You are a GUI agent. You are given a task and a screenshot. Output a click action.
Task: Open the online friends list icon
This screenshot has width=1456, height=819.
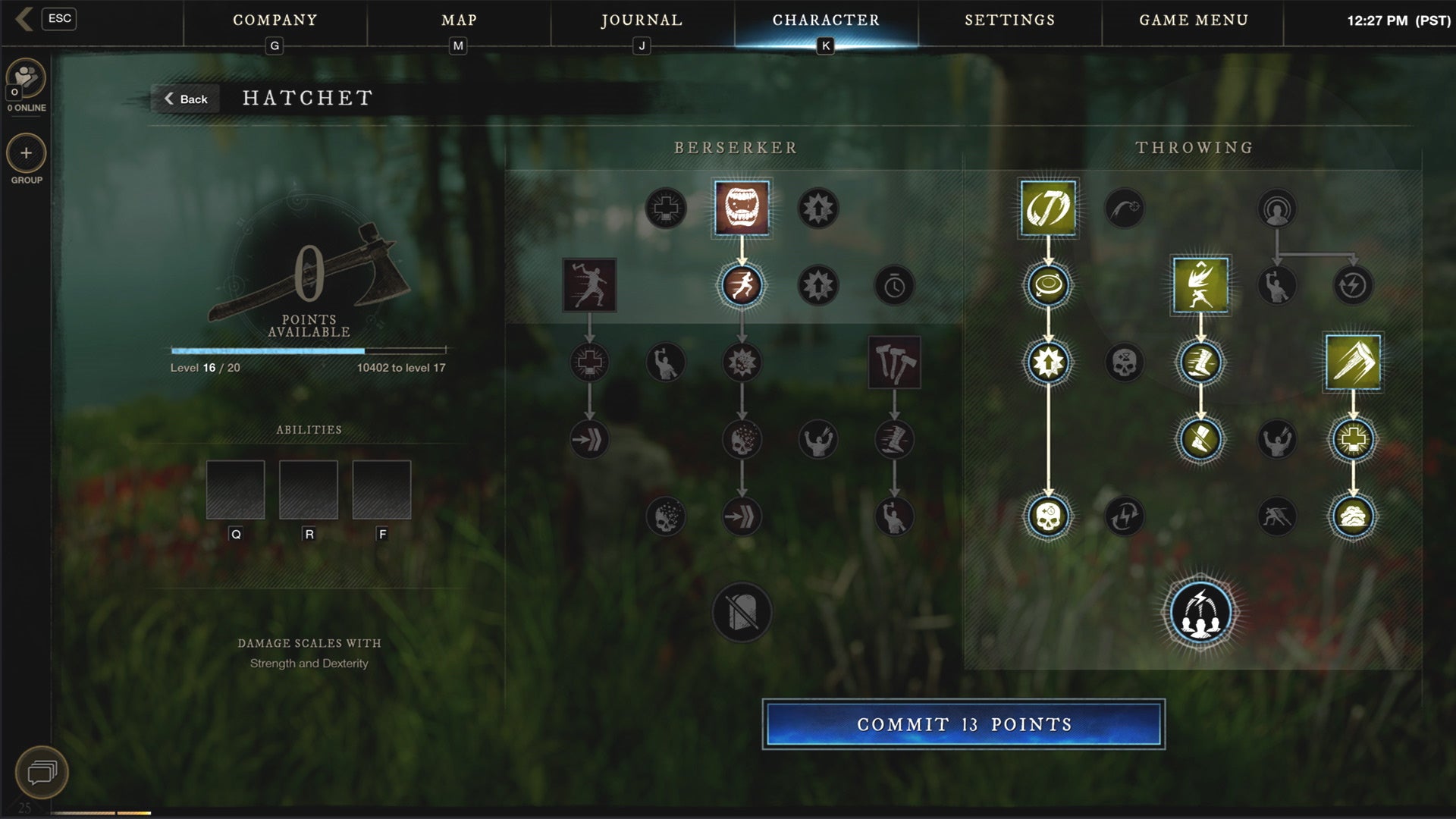[27, 77]
